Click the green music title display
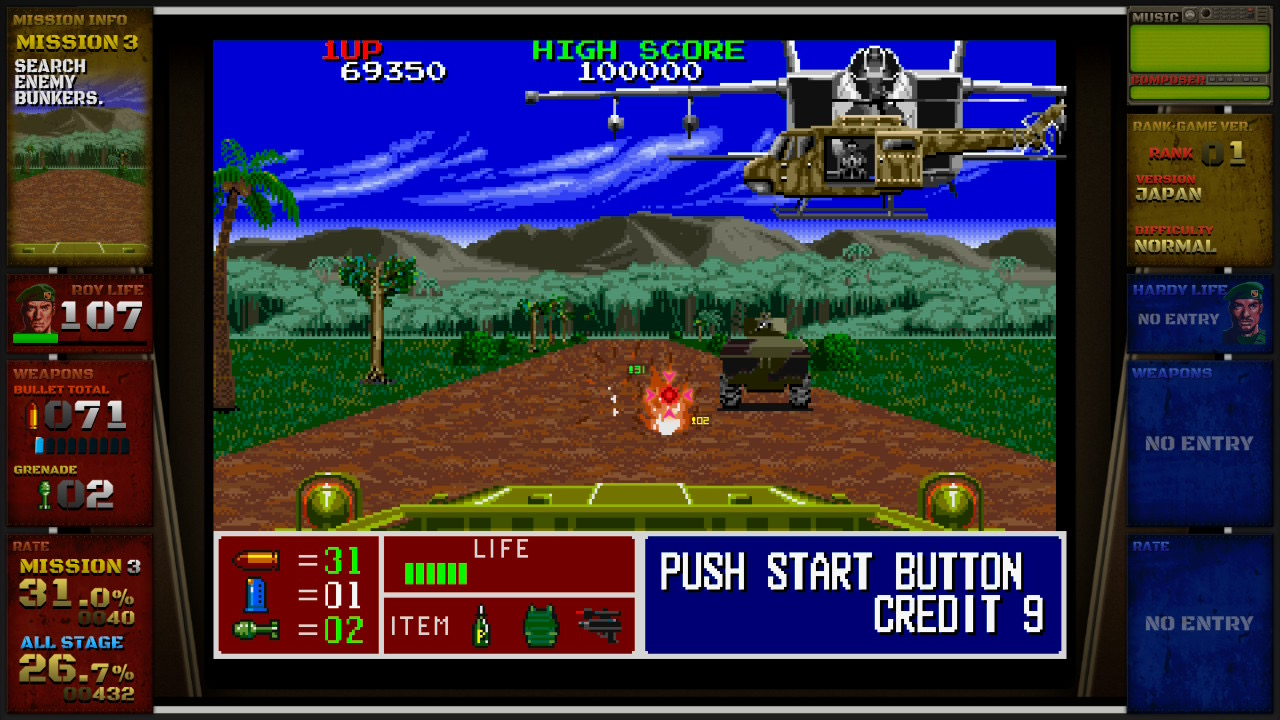1280x720 pixels. (1199, 47)
